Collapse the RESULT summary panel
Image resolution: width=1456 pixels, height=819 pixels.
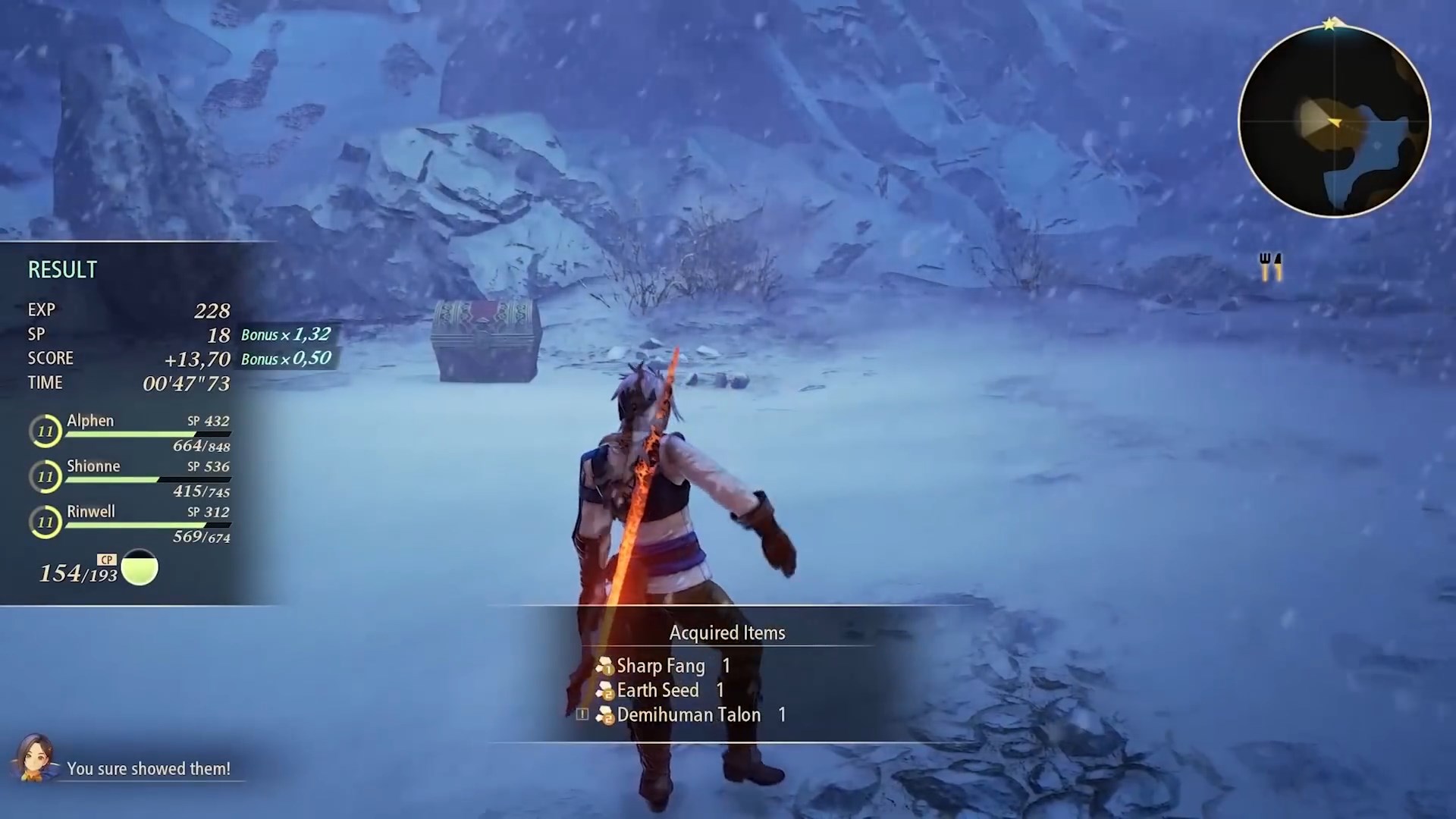tap(62, 269)
